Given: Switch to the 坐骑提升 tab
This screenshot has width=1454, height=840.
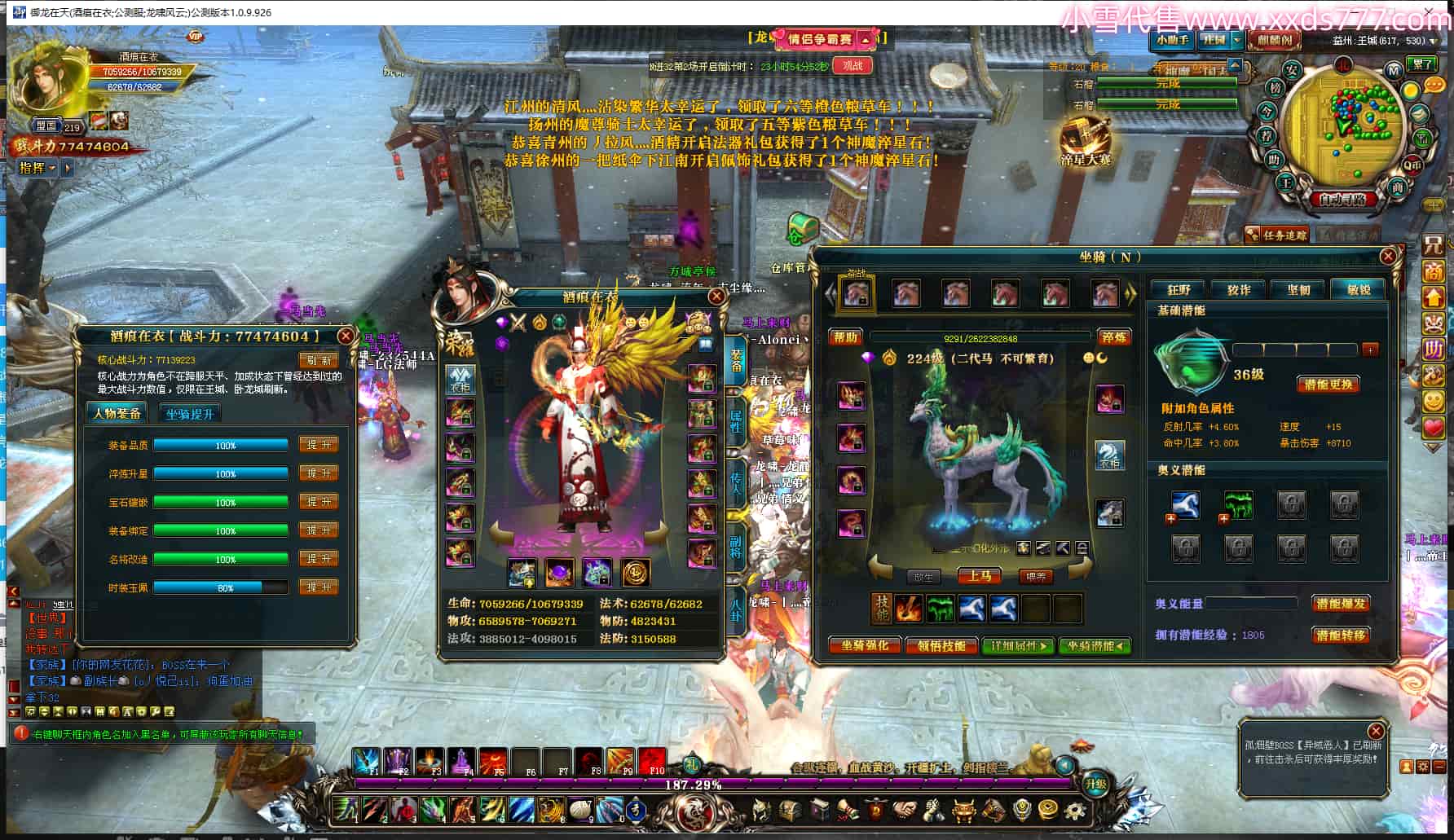Looking at the screenshot, I should tap(190, 414).
